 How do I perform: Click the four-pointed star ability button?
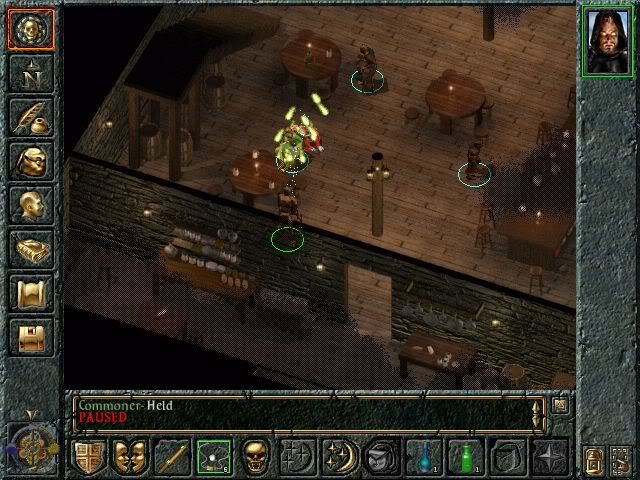tap(551, 456)
